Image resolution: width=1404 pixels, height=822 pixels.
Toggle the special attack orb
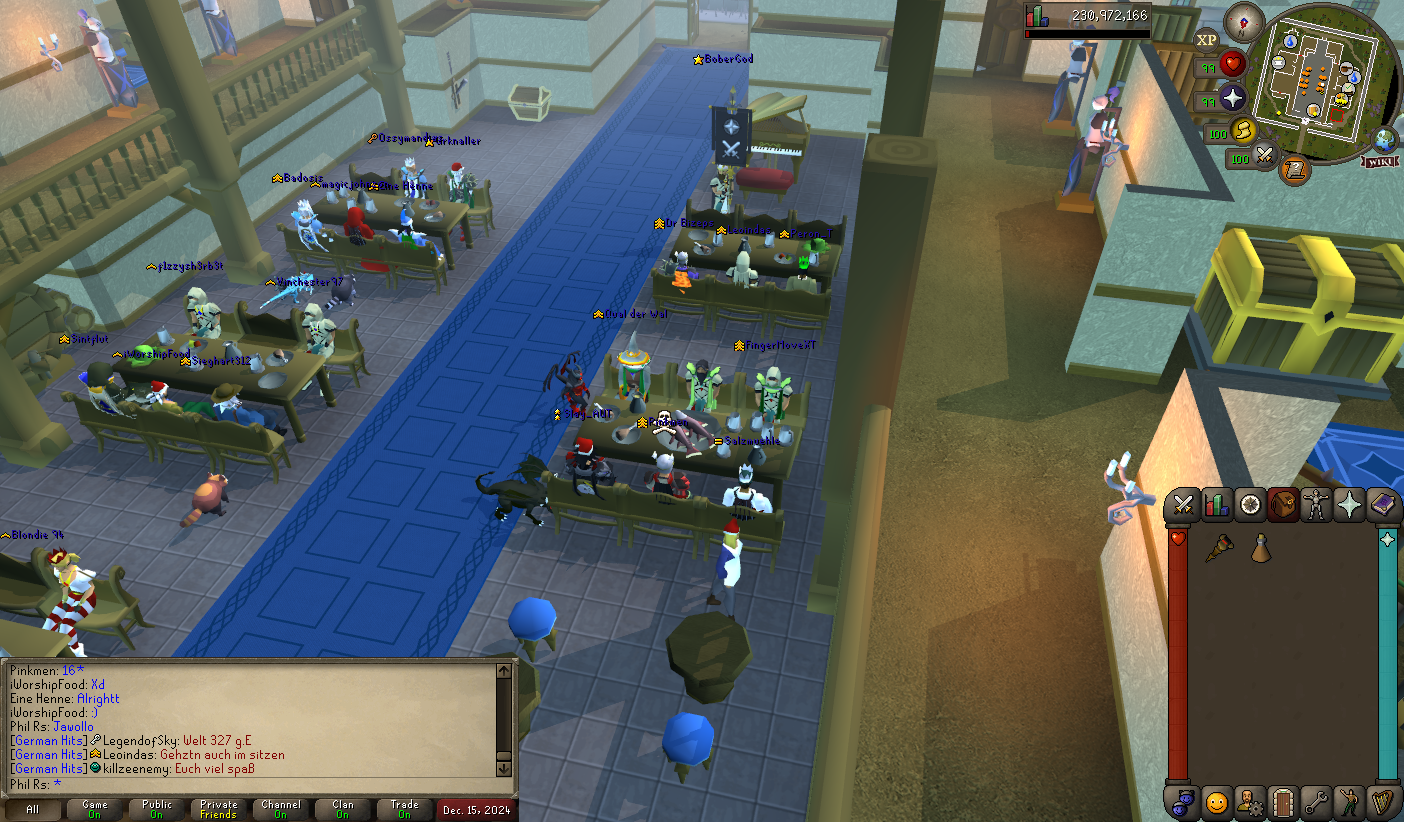[x=1263, y=155]
